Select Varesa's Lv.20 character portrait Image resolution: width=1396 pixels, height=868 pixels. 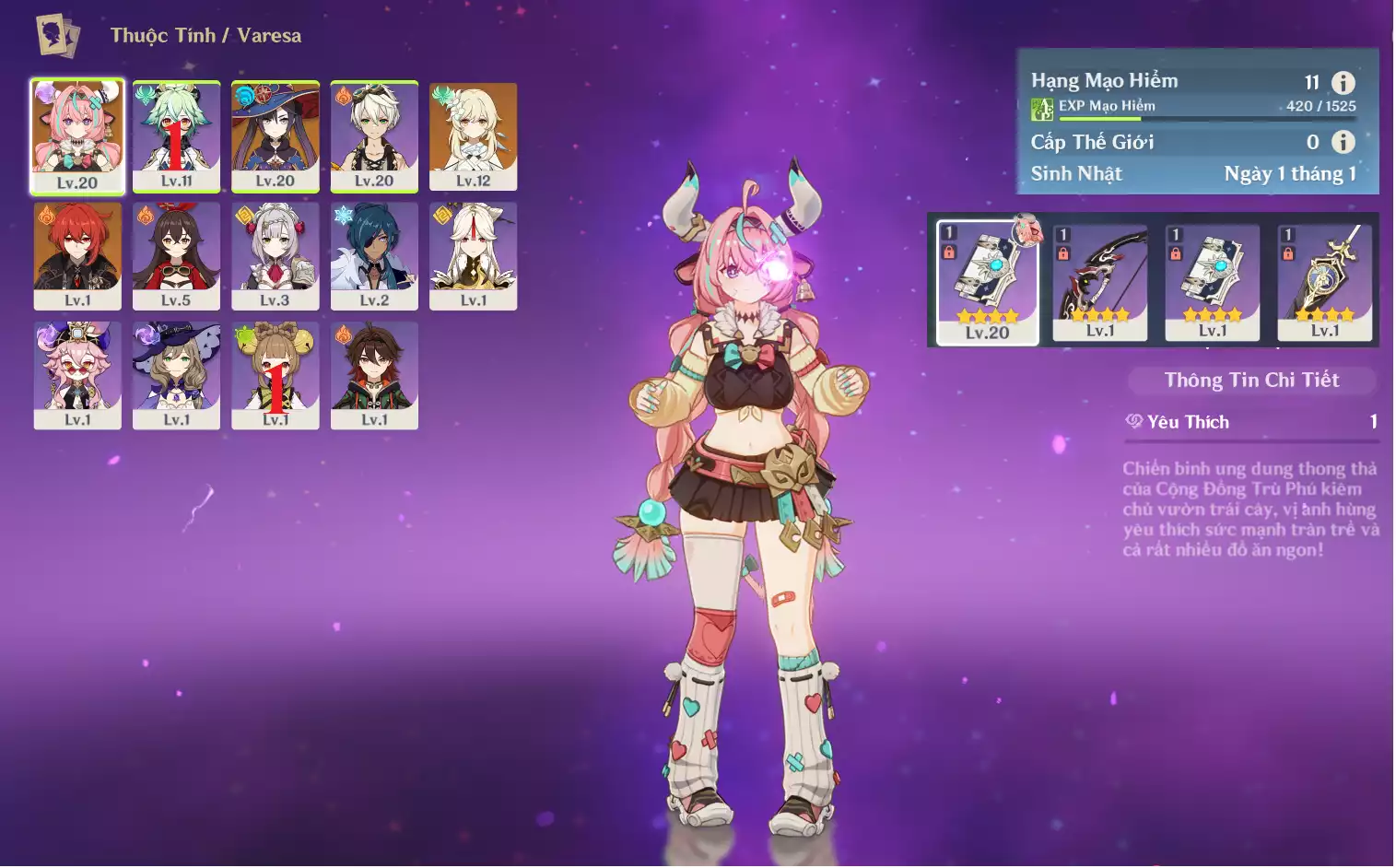(x=77, y=135)
